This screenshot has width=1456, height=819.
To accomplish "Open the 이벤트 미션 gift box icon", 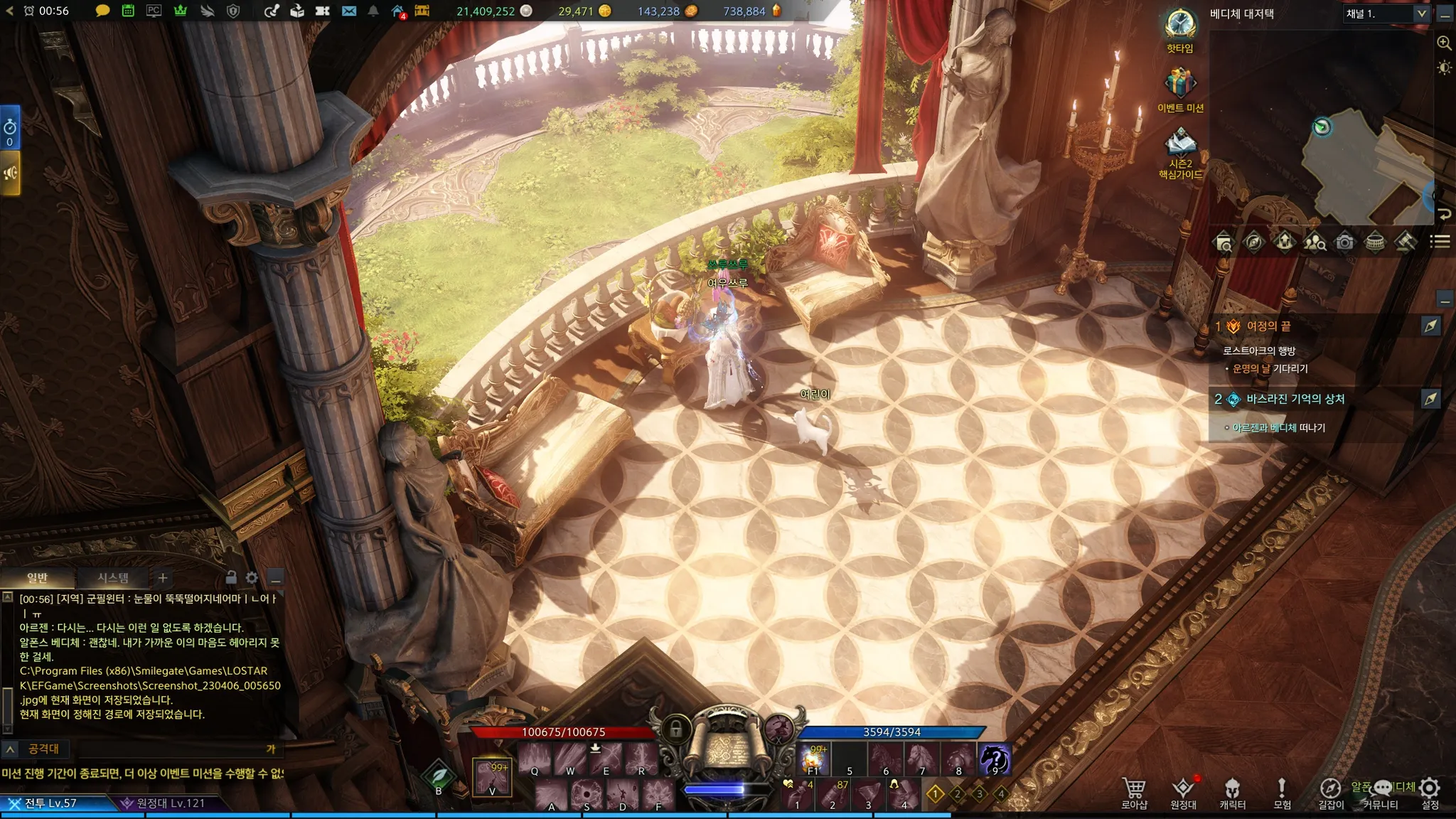I will click(x=1179, y=84).
